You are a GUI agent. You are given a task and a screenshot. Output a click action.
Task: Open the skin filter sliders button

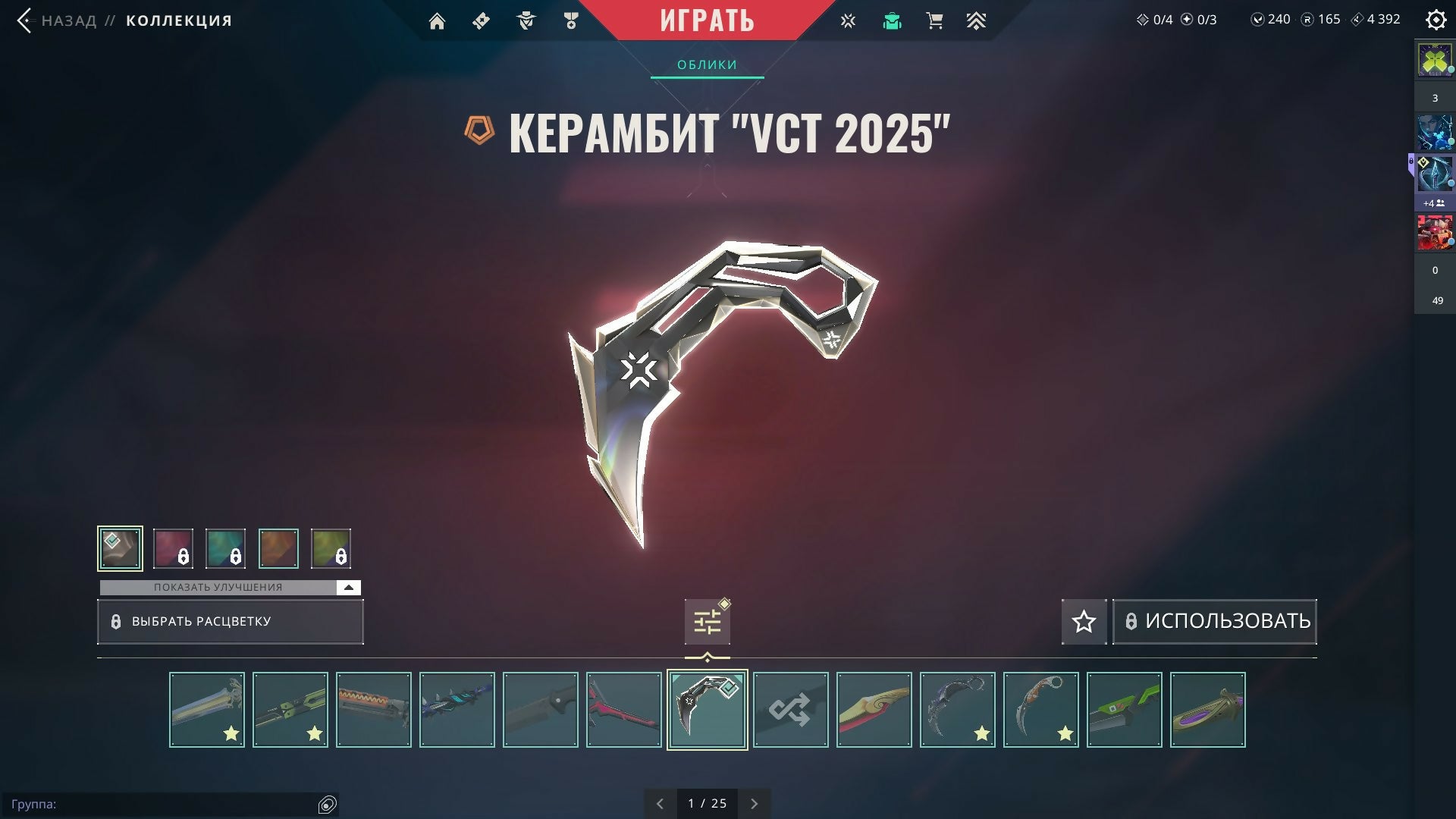707,622
